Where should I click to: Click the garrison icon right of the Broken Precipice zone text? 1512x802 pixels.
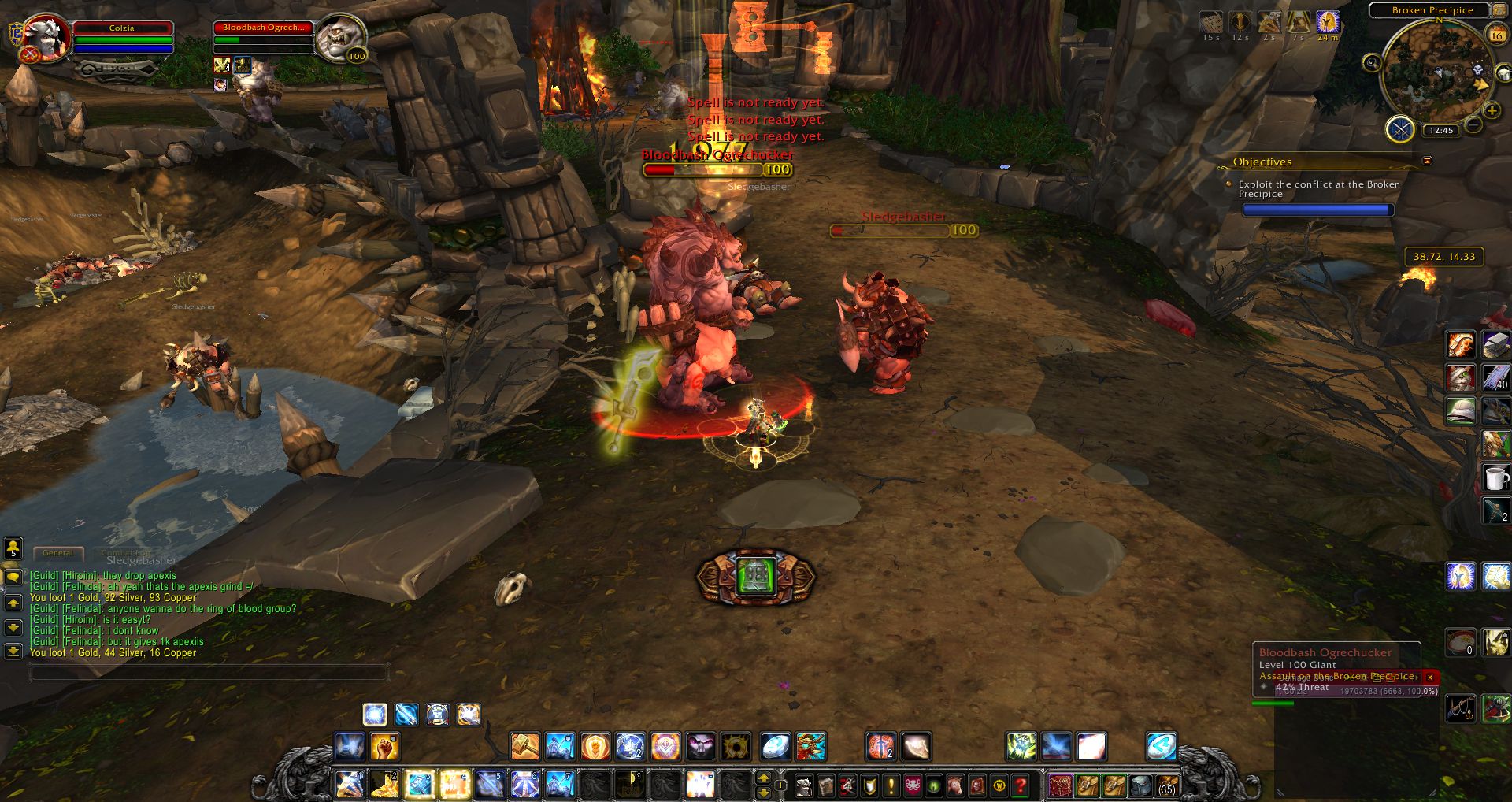click(1500, 12)
